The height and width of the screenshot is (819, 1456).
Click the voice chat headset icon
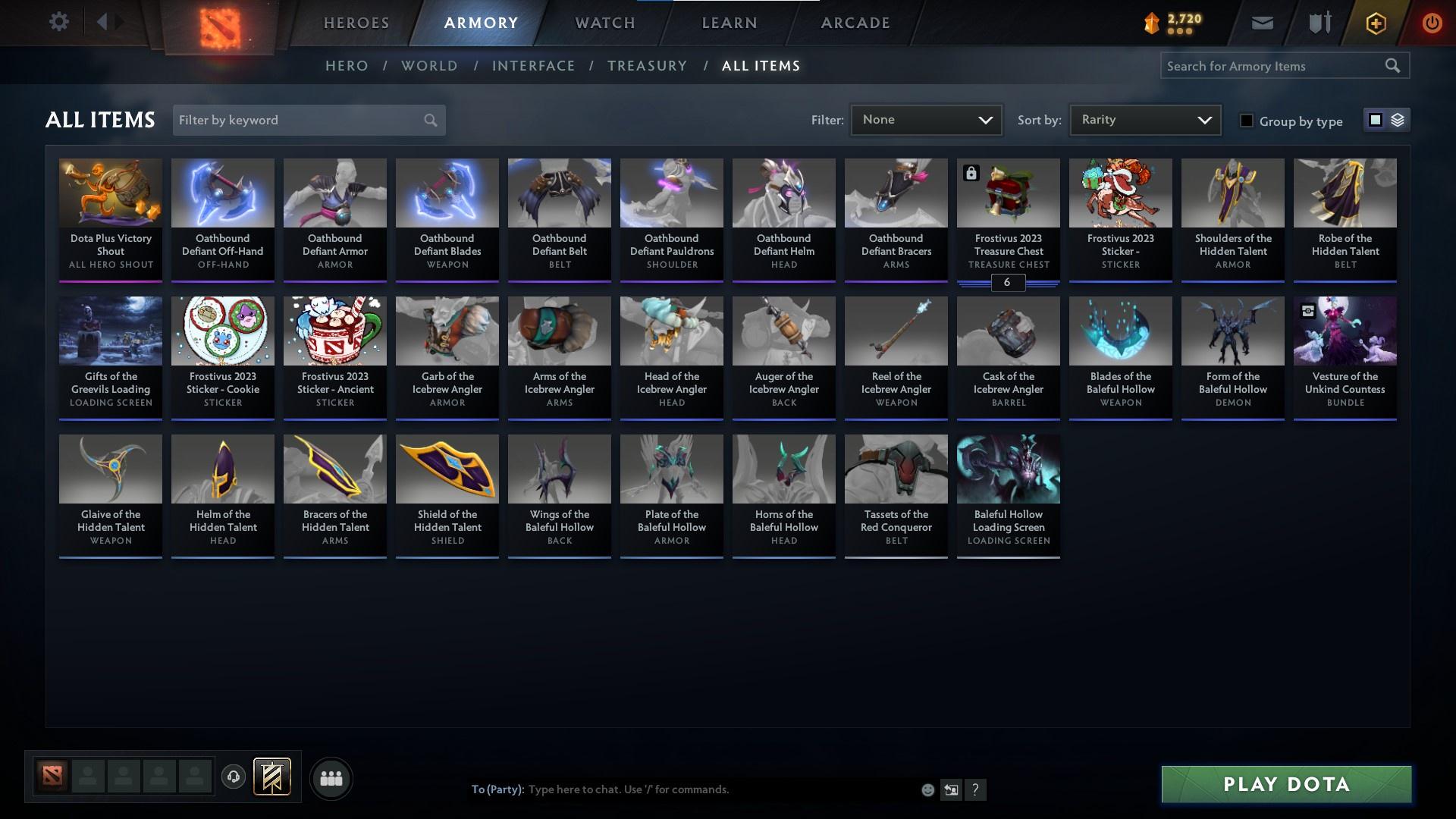(x=234, y=778)
